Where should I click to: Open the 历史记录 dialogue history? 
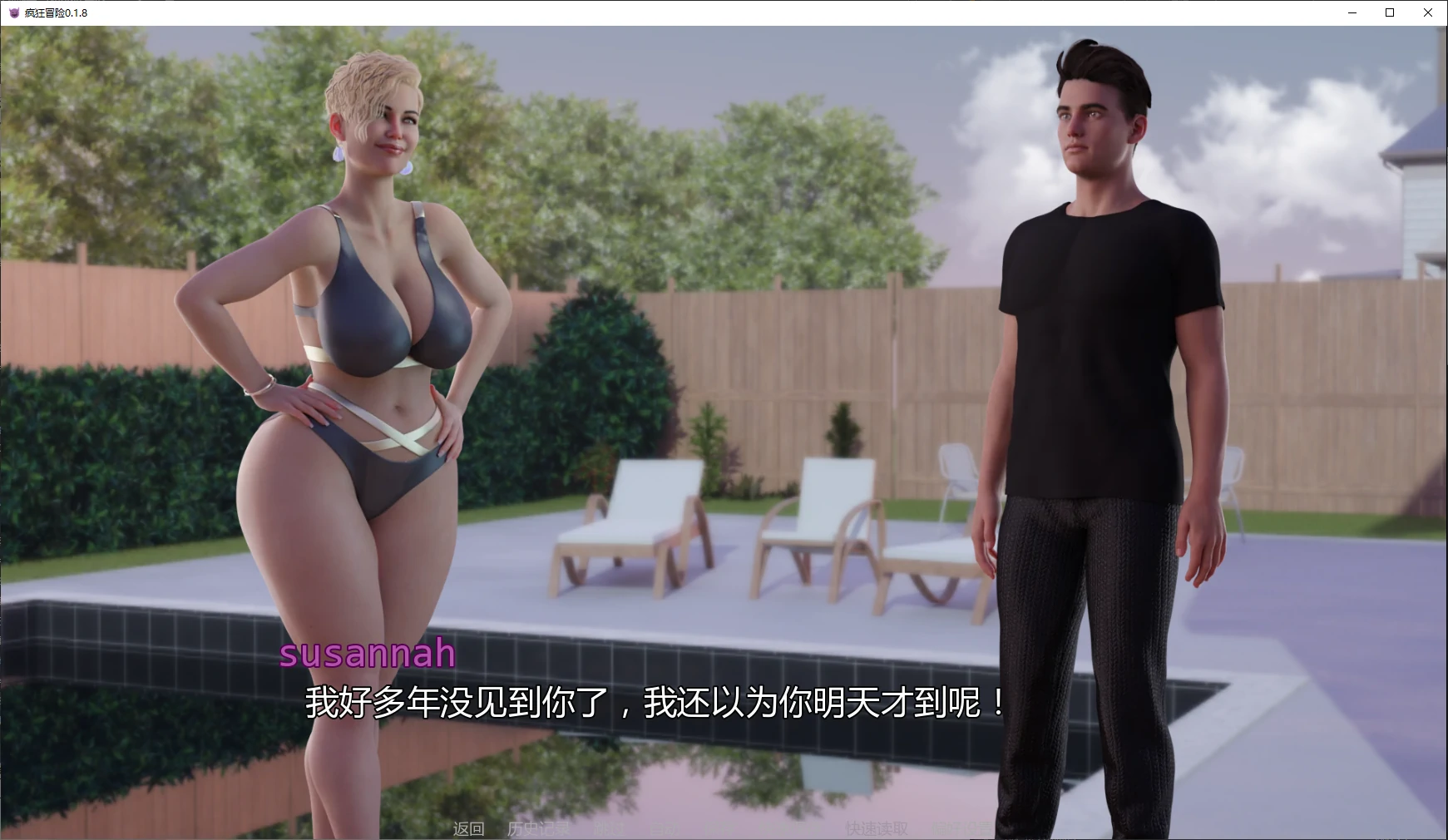coord(539,828)
